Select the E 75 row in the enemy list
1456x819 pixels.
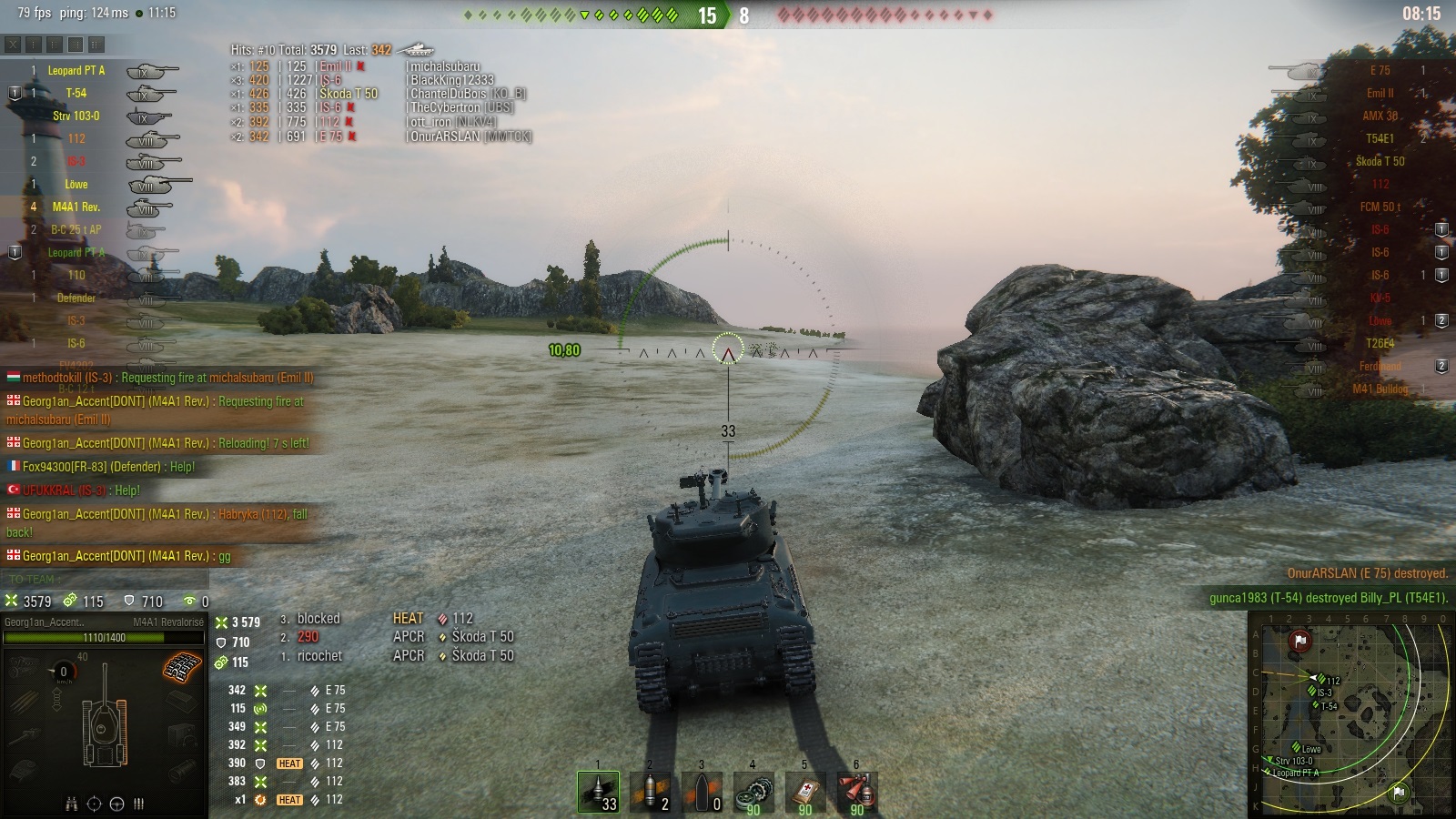coord(1380,70)
